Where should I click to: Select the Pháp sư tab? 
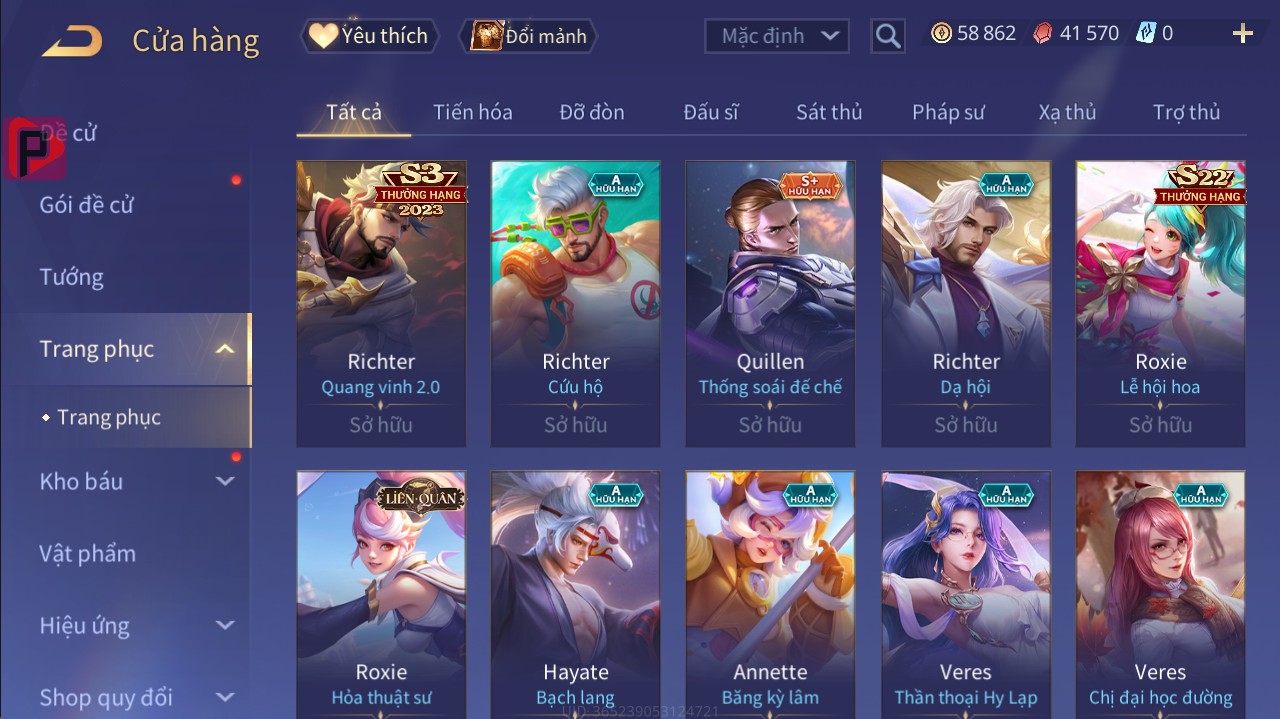click(948, 112)
